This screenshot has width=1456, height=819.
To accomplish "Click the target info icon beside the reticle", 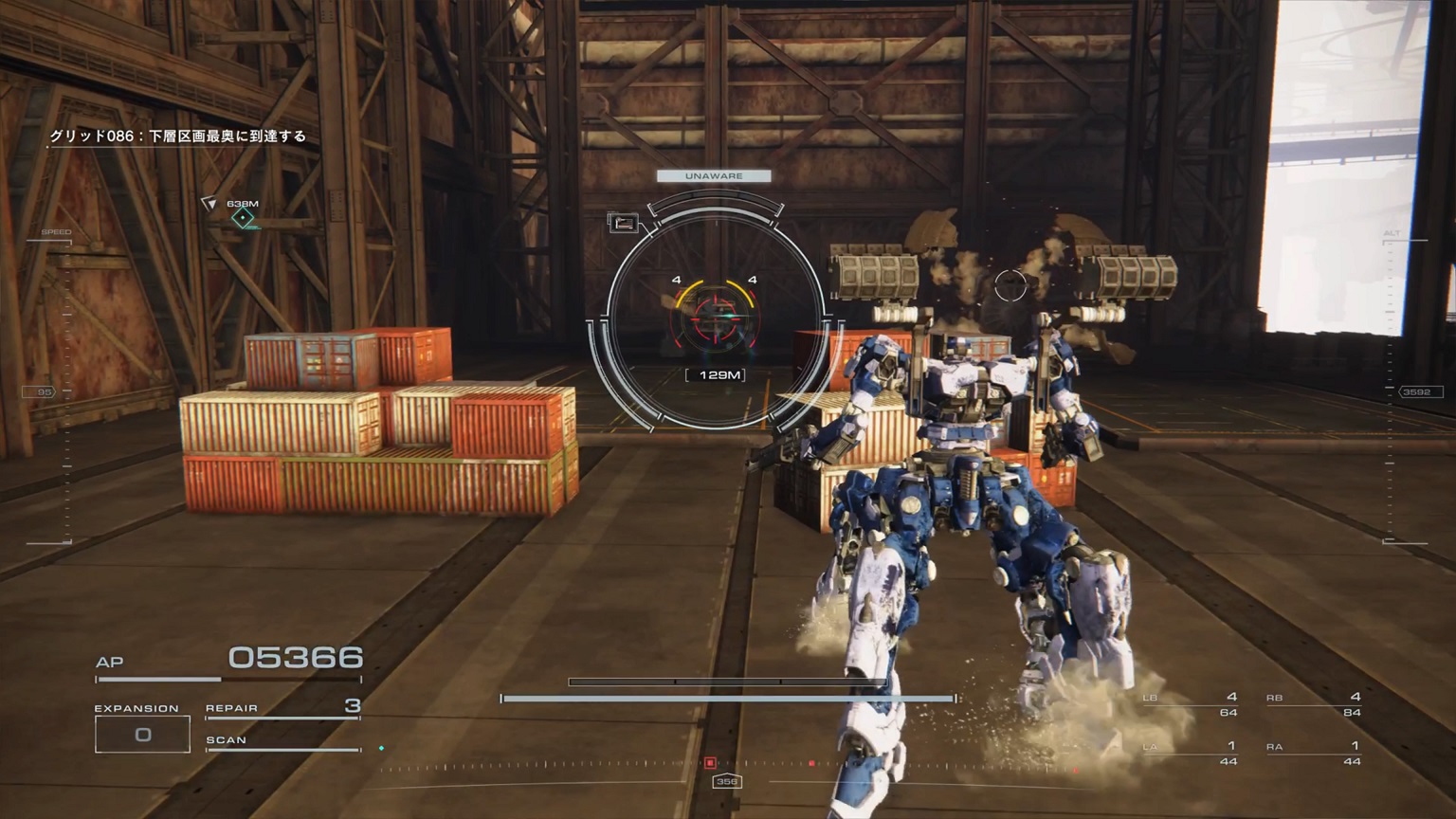I will [x=624, y=223].
